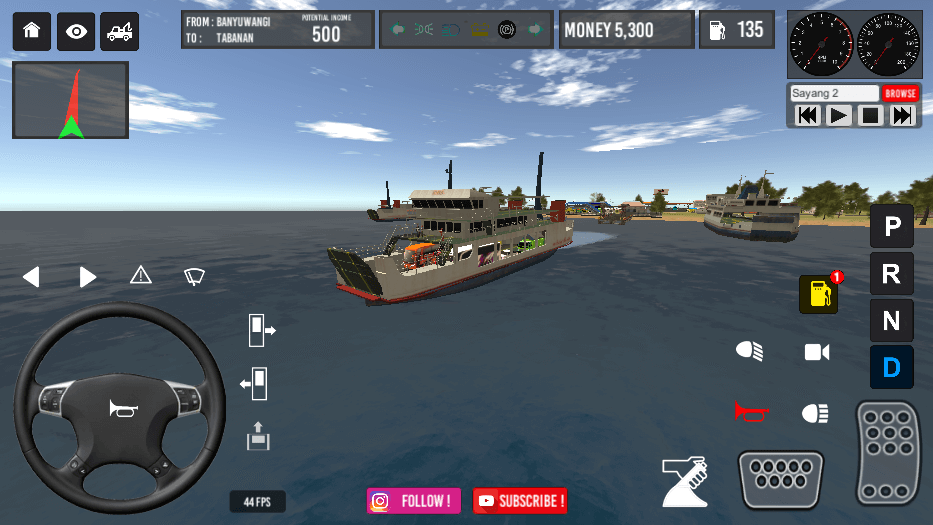Shift into Neutral gear
Viewport: 933px width, 525px height.
(x=891, y=321)
